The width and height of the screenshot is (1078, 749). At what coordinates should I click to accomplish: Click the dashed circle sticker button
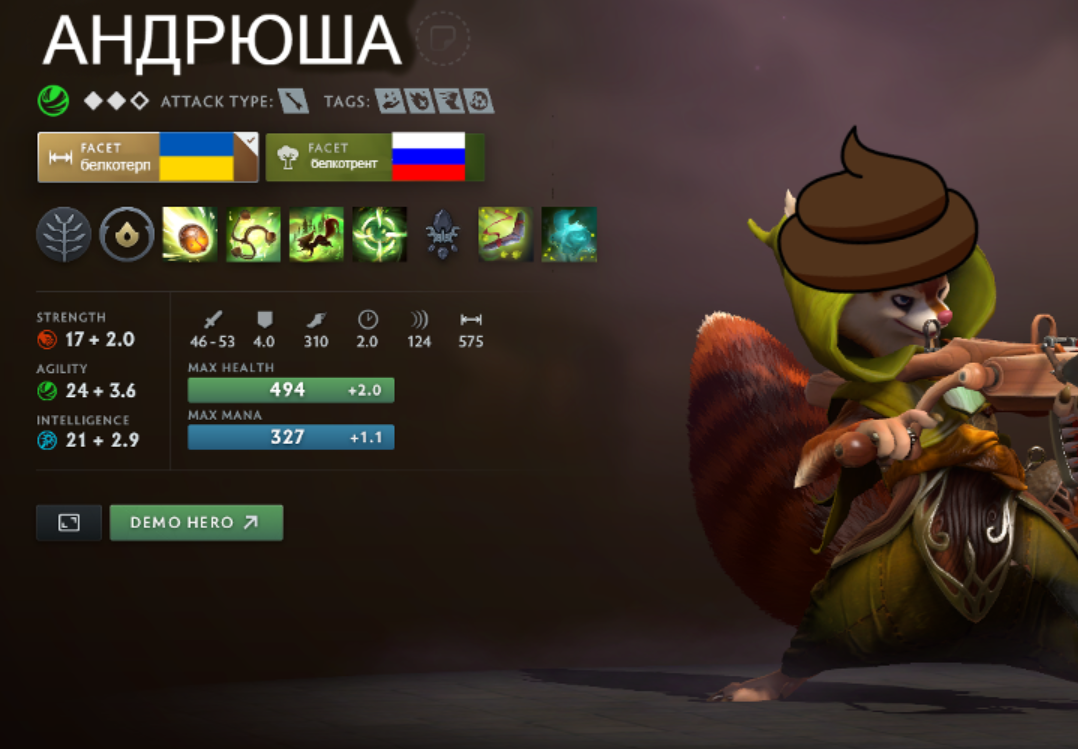point(441,38)
